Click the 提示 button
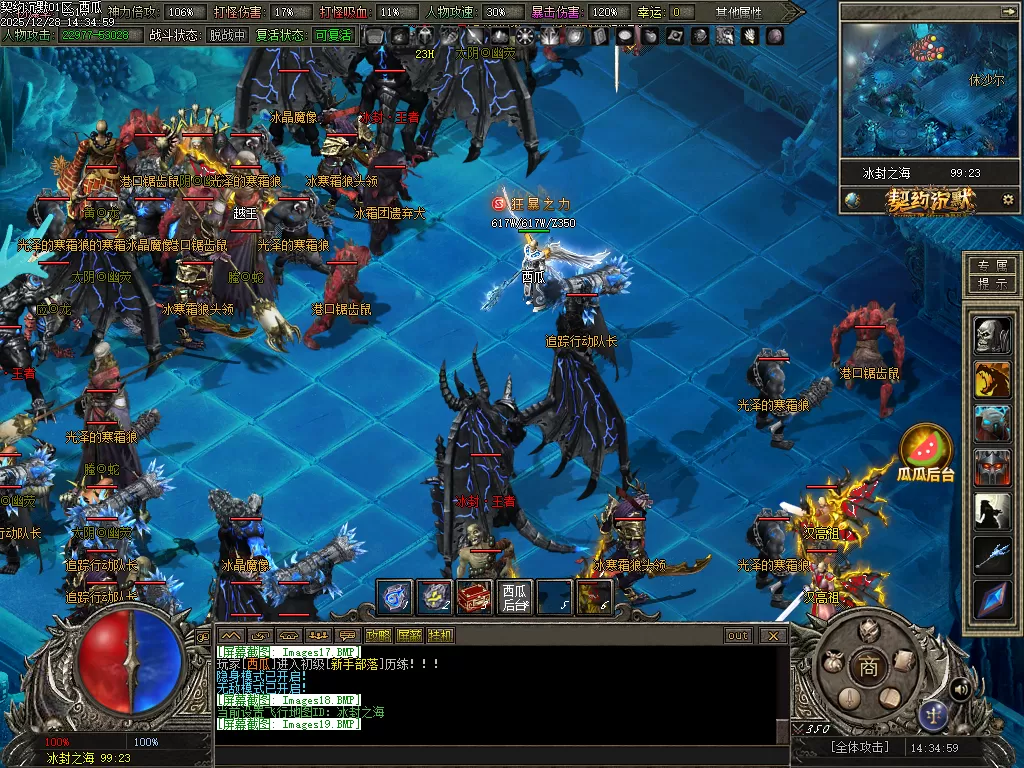Screen dimensions: 1024x768 [x=992, y=284]
